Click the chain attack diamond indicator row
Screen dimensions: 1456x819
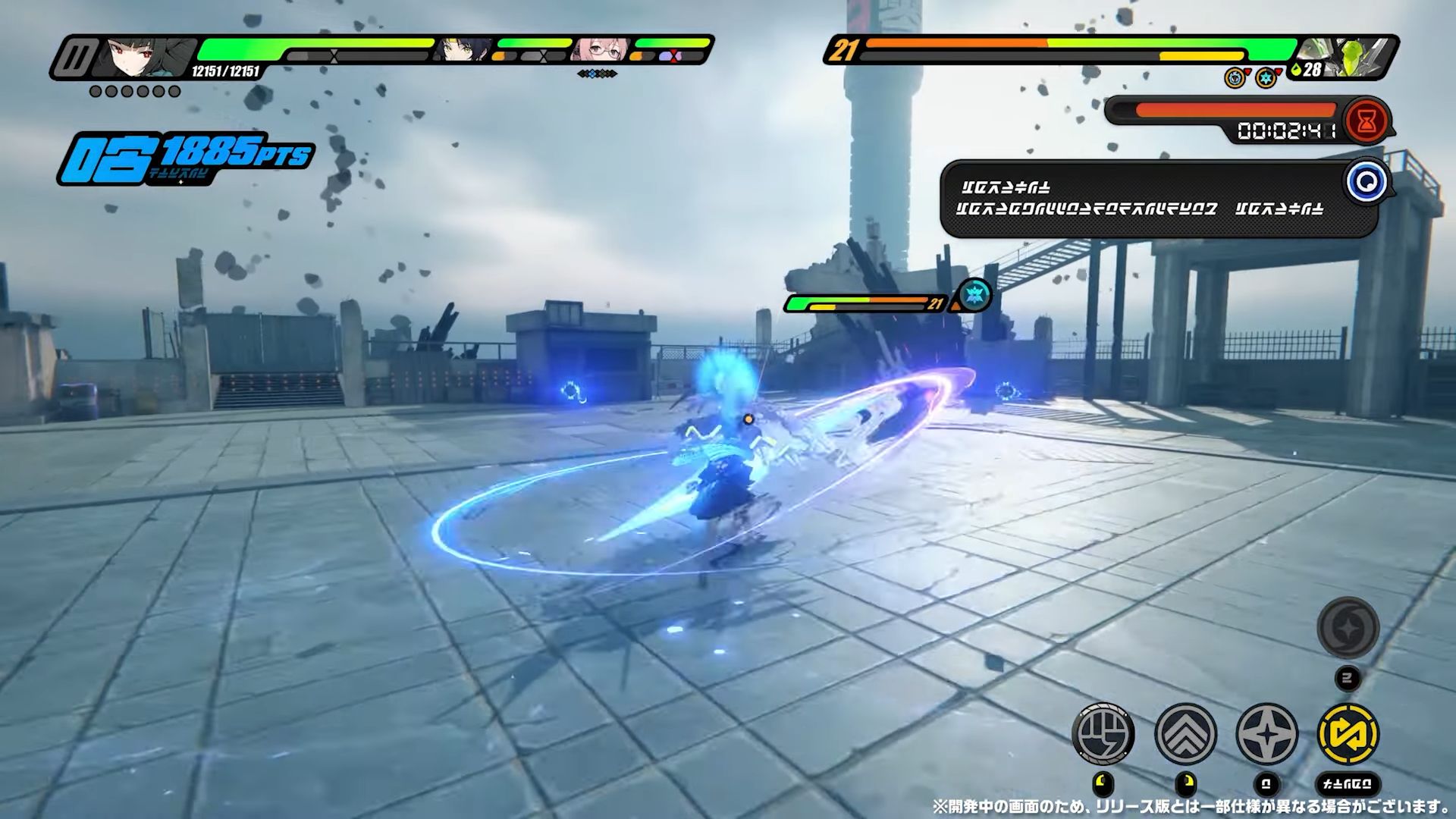pos(596,74)
